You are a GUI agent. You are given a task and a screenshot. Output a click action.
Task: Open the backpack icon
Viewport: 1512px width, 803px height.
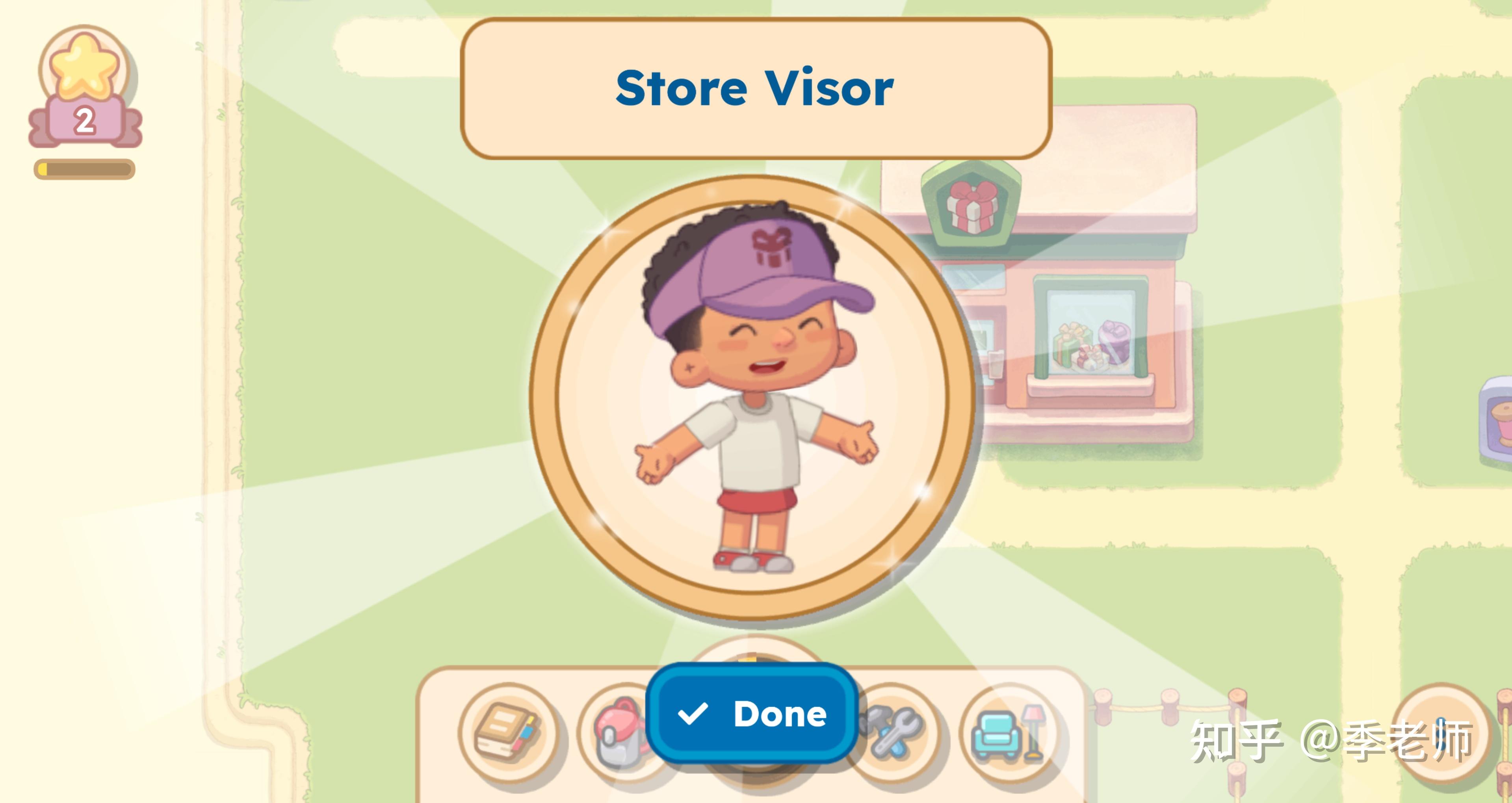click(616, 732)
